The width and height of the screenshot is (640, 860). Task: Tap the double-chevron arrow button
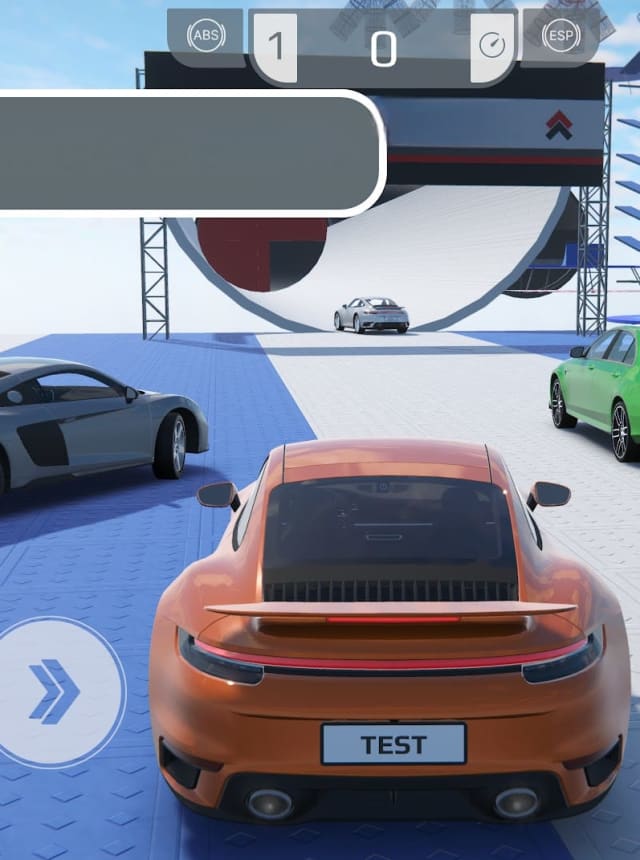click(55, 691)
